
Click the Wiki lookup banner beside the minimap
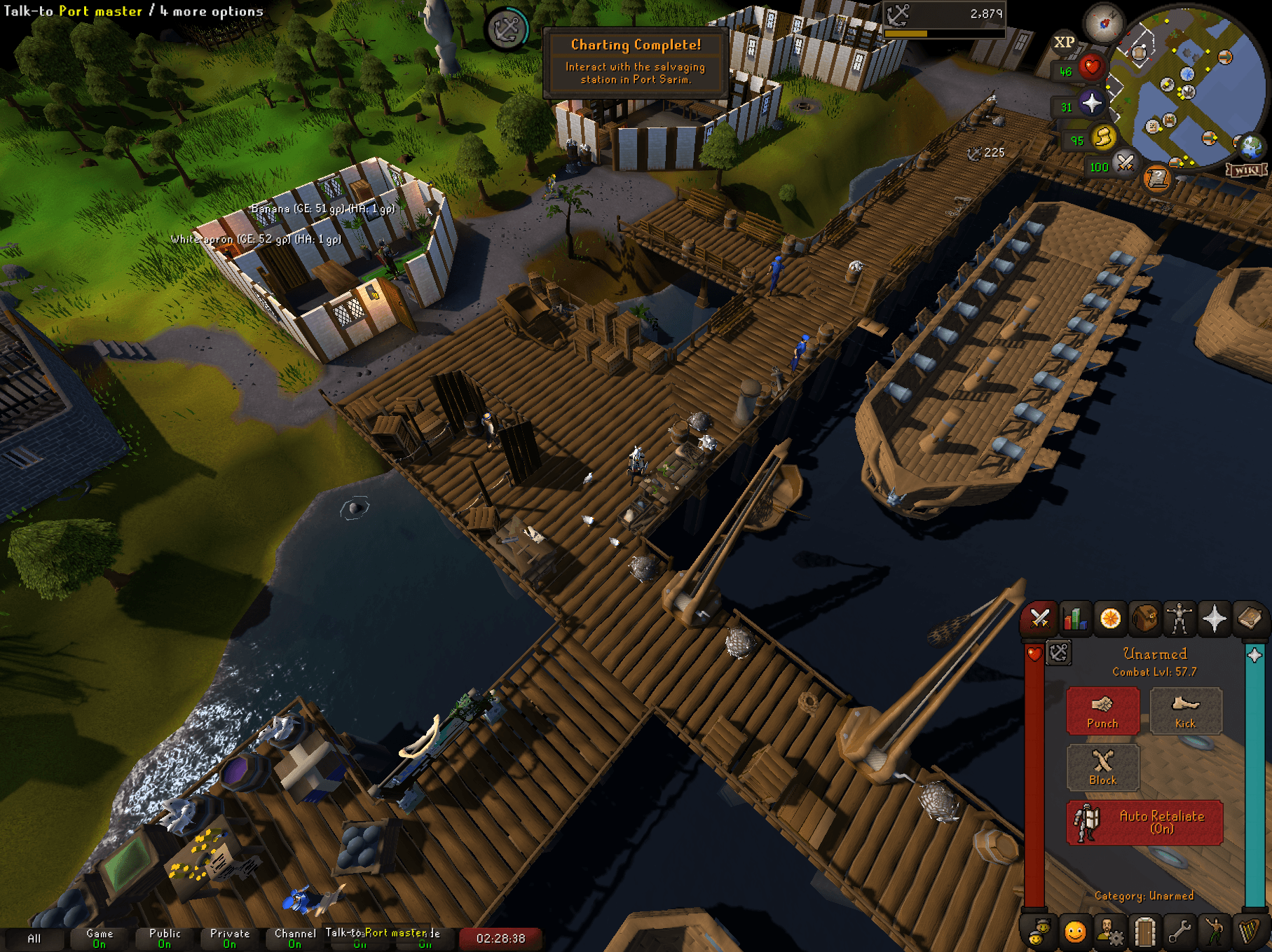pyautogui.click(x=1247, y=168)
